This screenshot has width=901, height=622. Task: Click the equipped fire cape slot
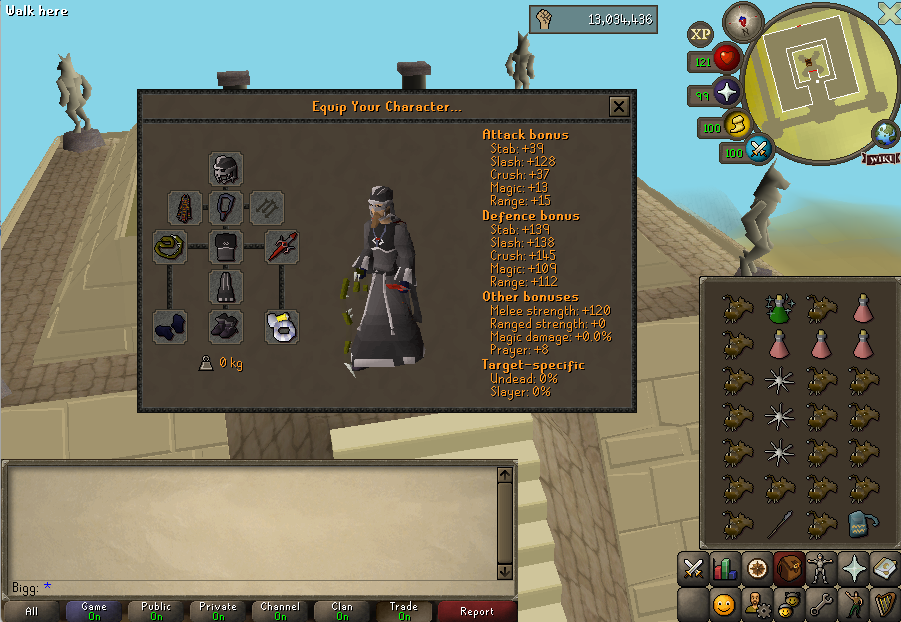185,208
